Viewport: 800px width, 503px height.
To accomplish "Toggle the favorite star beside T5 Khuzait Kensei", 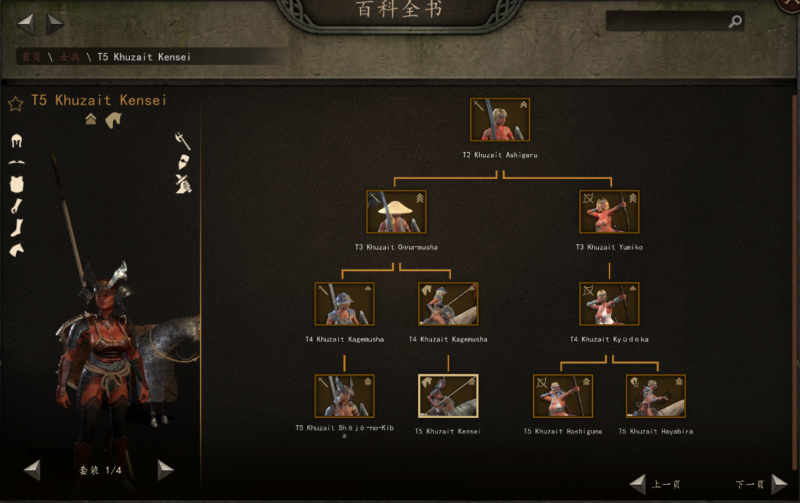I will (x=15, y=103).
